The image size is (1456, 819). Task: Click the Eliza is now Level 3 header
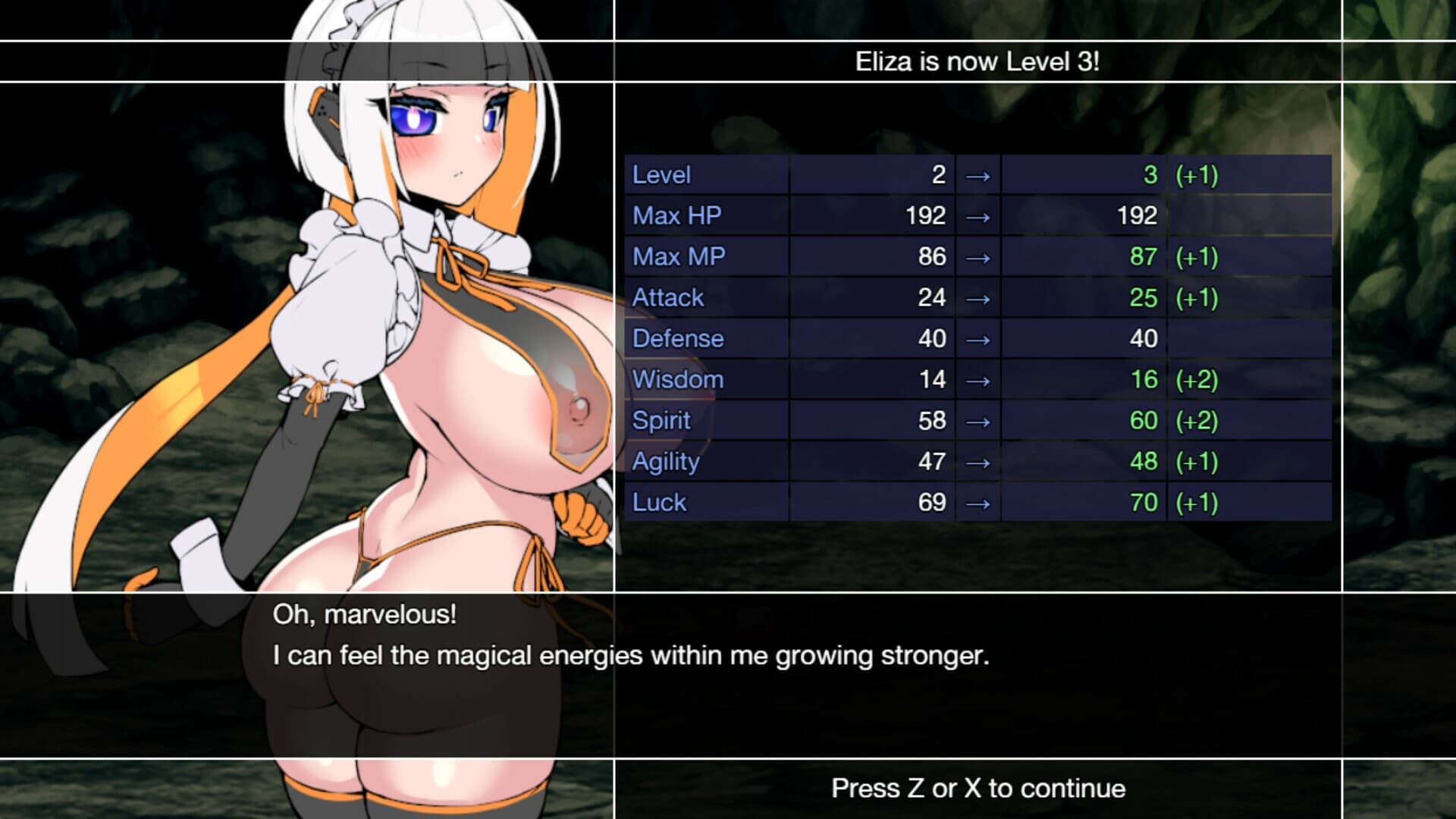(x=979, y=62)
